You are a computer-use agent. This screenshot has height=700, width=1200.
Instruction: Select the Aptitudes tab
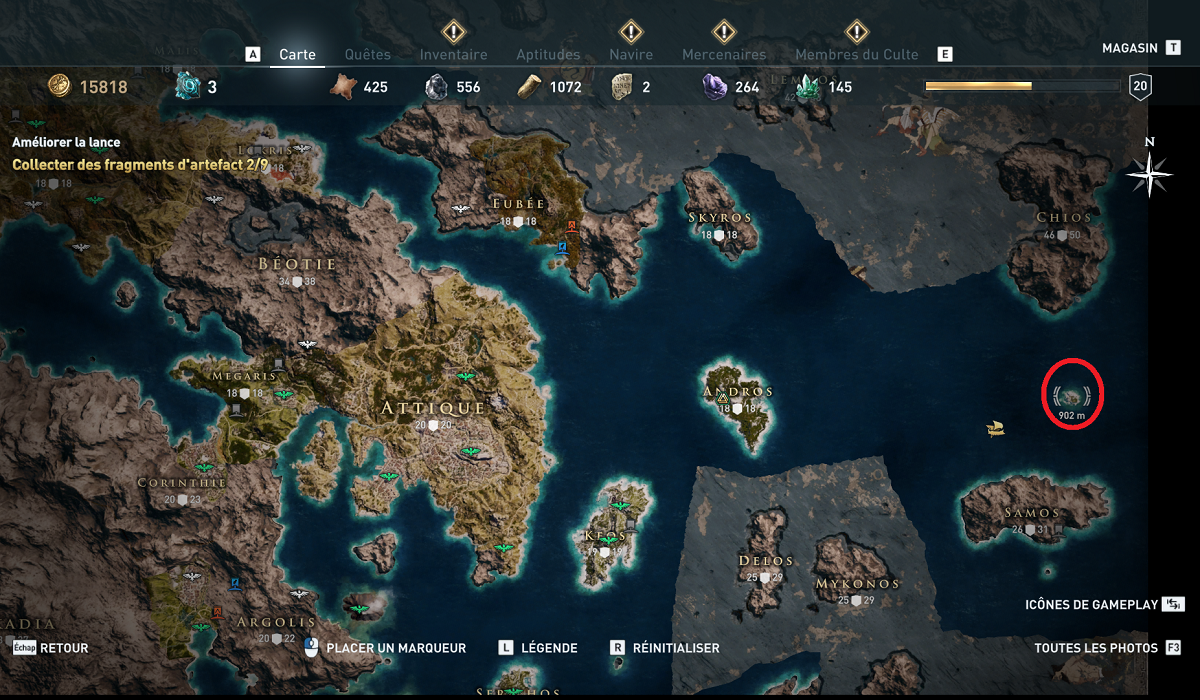548,54
